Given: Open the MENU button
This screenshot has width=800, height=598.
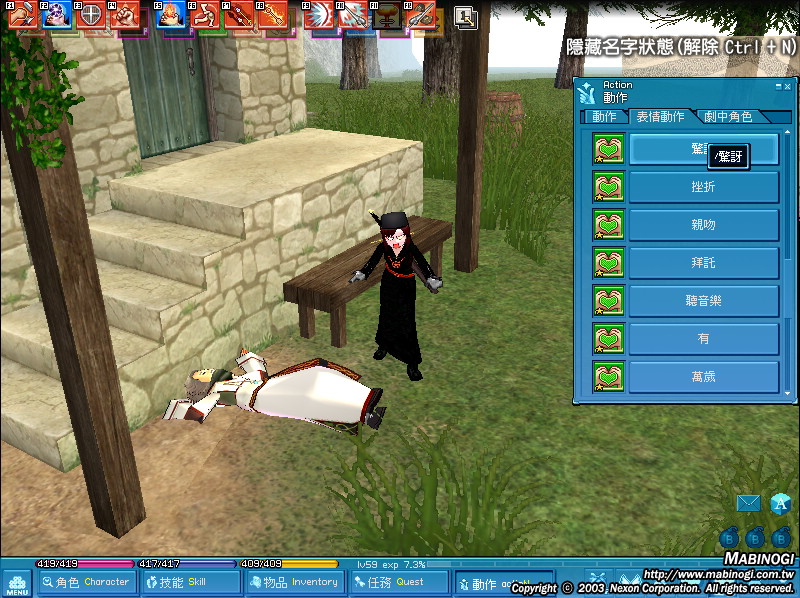Looking at the screenshot, I should tap(17, 583).
